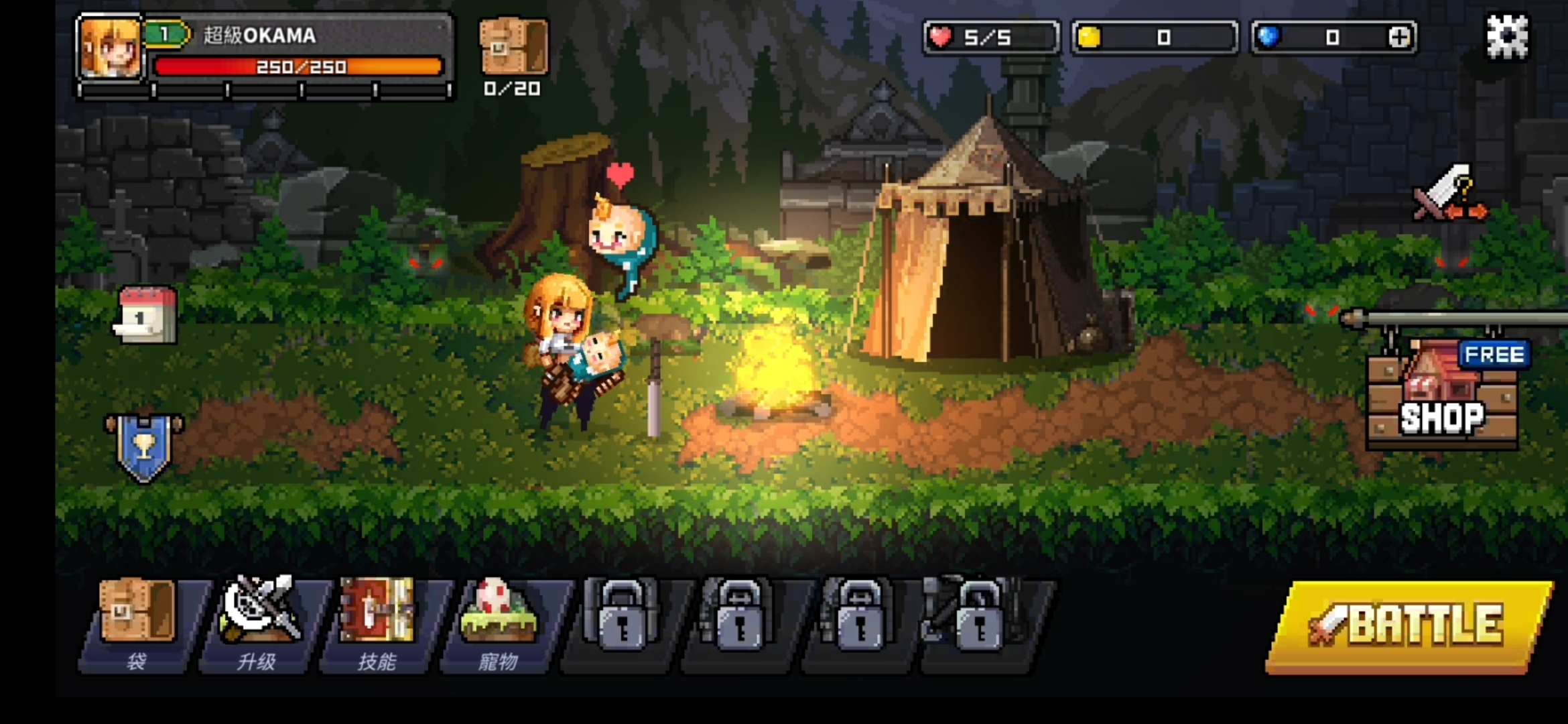Tap the 超級OKAMA player avatar portrait
1568x724 pixels.
click(111, 47)
